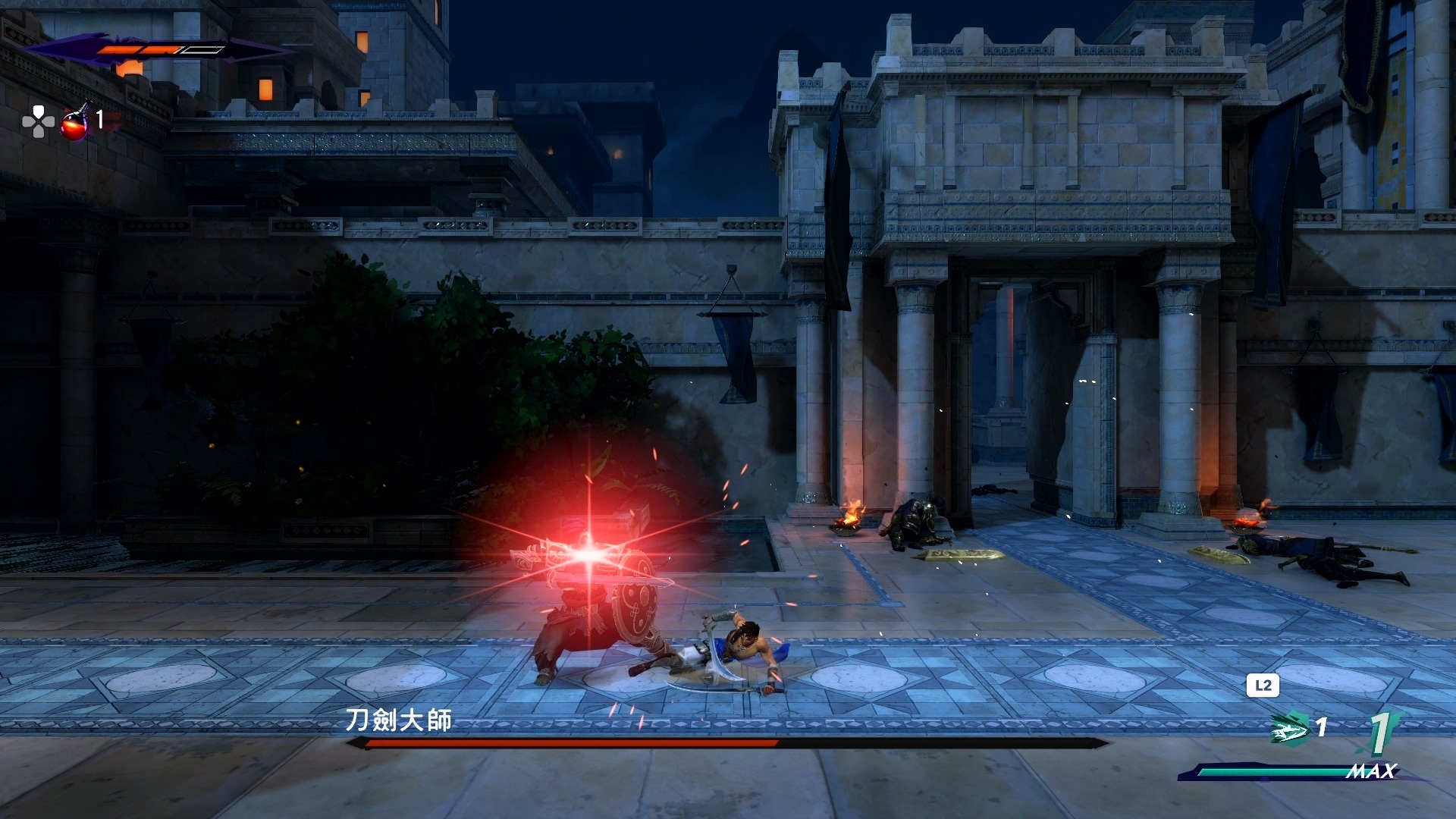Select the red healing potion icon
The height and width of the screenshot is (819, 1456).
click(75, 123)
